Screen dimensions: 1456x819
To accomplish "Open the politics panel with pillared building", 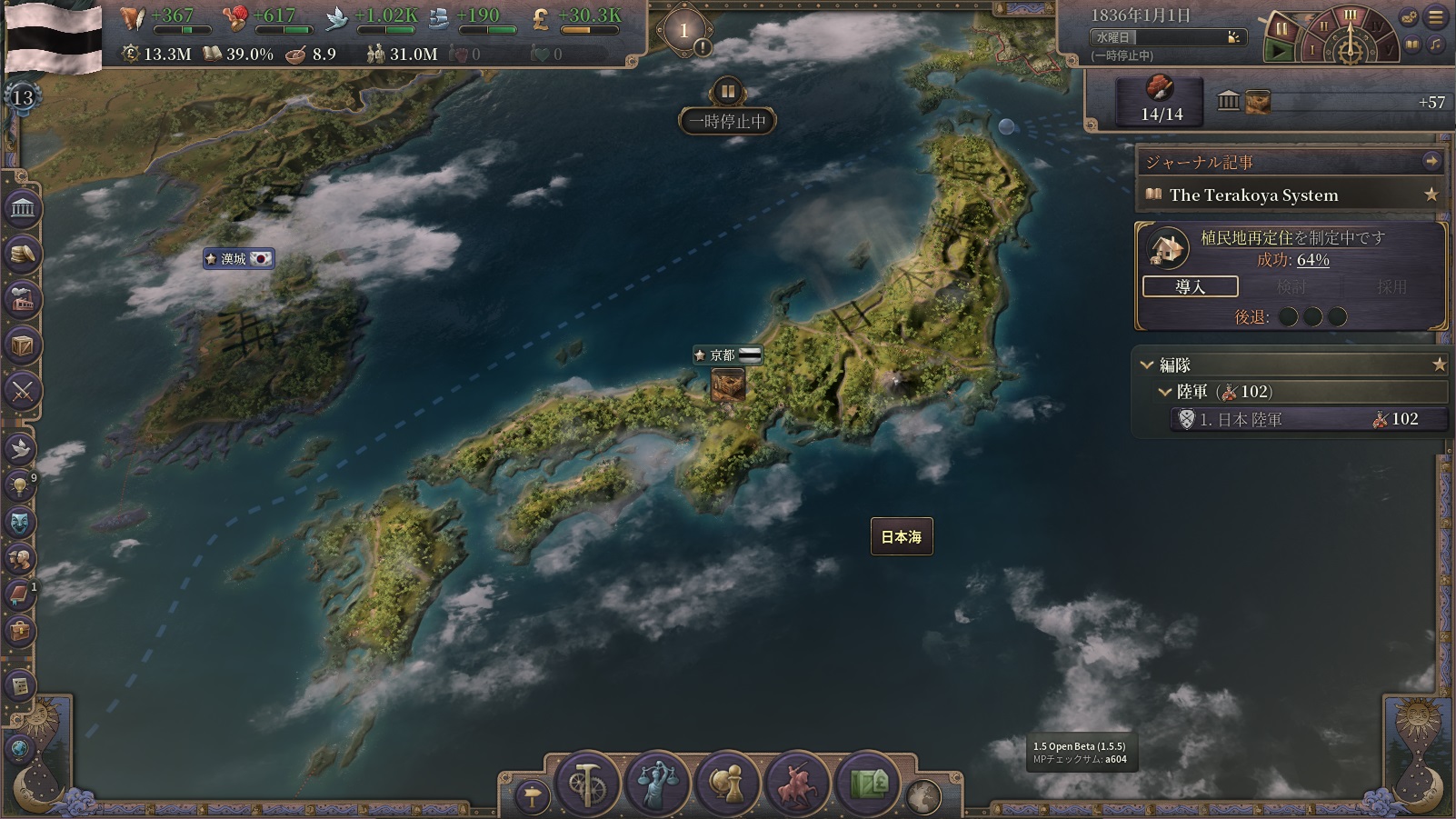I will pyautogui.click(x=23, y=209).
